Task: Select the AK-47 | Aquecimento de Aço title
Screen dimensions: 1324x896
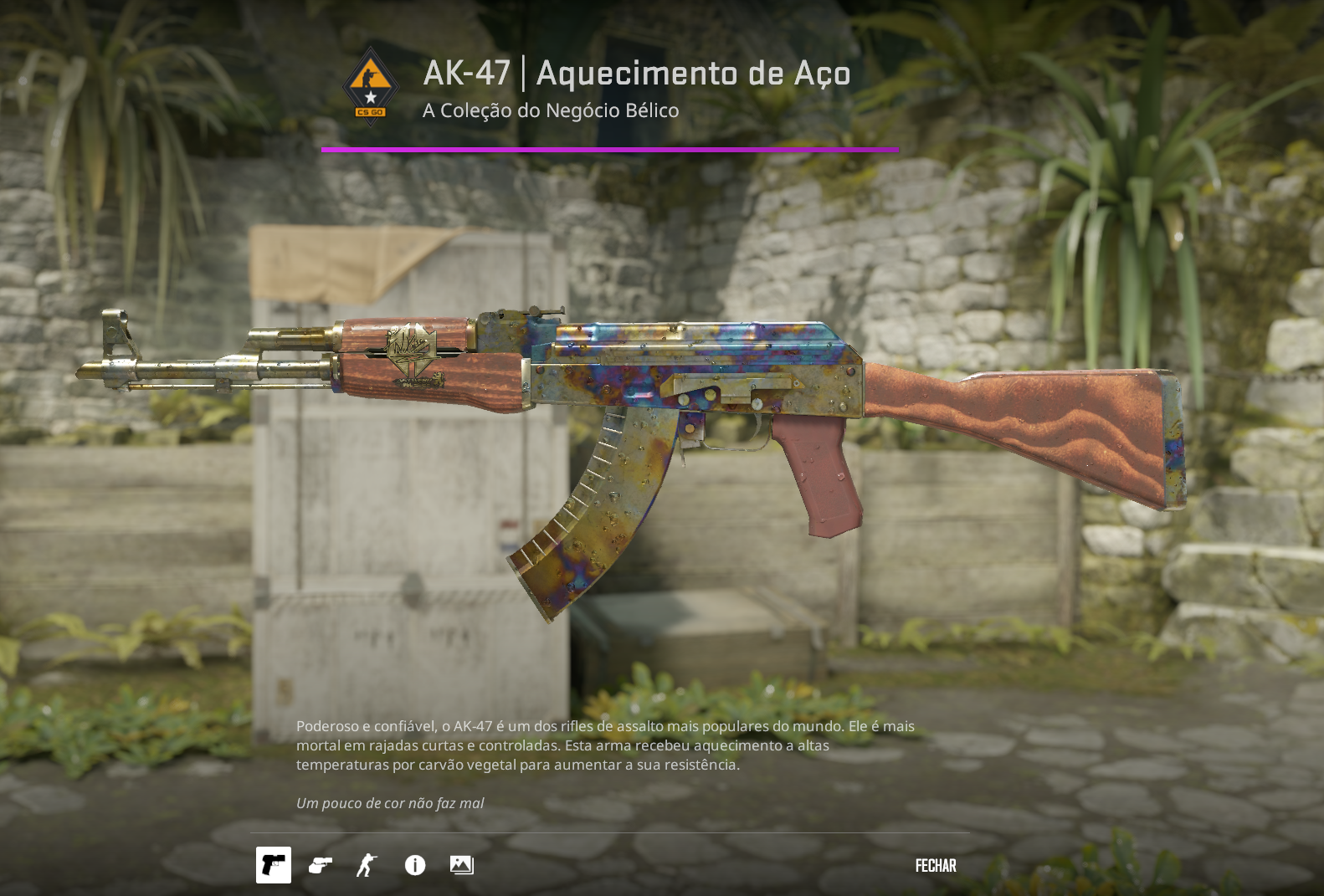Action: click(635, 74)
